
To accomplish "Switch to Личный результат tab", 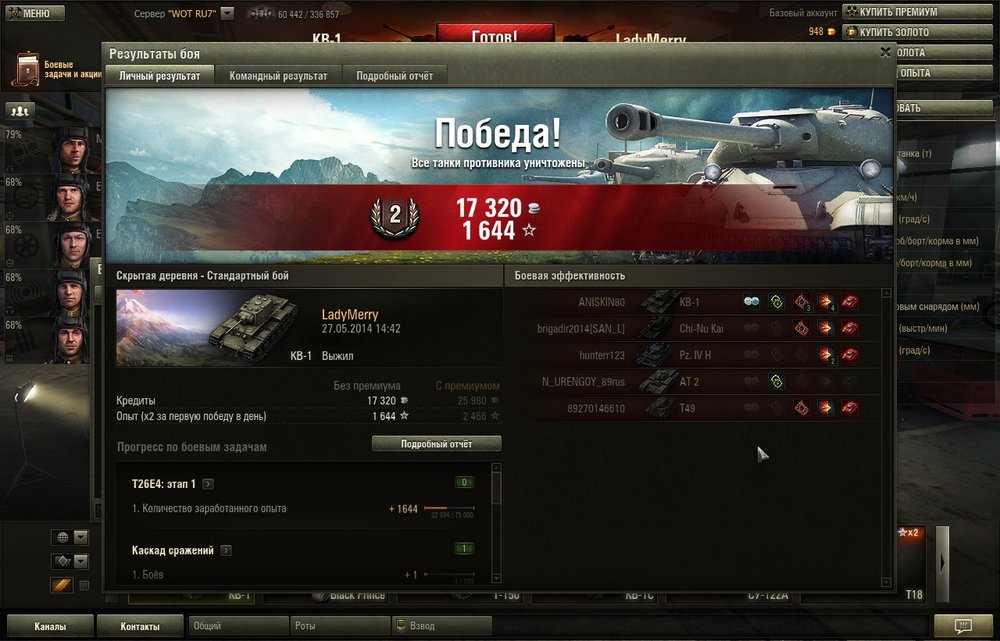I will pyautogui.click(x=160, y=76).
